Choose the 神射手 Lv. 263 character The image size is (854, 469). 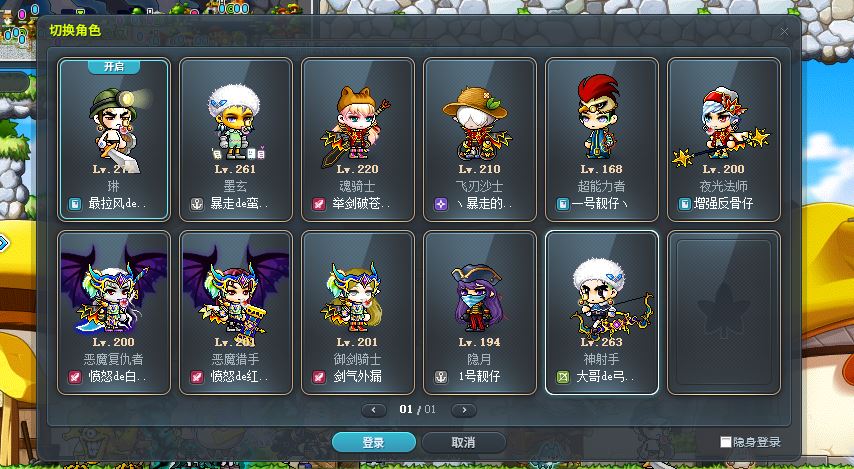(602, 312)
